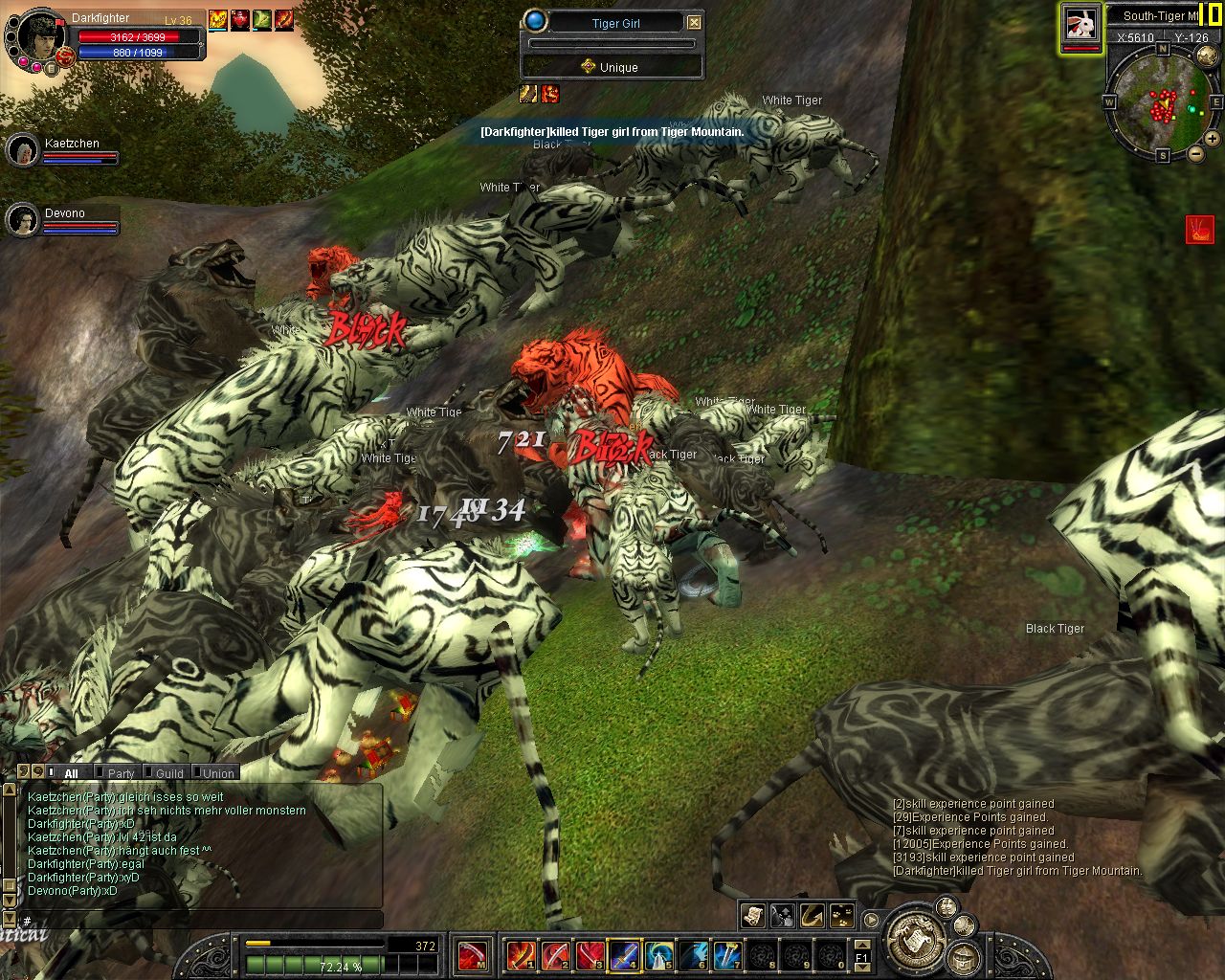Open the scroll icon above the hotbar
1225x980 pixels.
(753, 916)
